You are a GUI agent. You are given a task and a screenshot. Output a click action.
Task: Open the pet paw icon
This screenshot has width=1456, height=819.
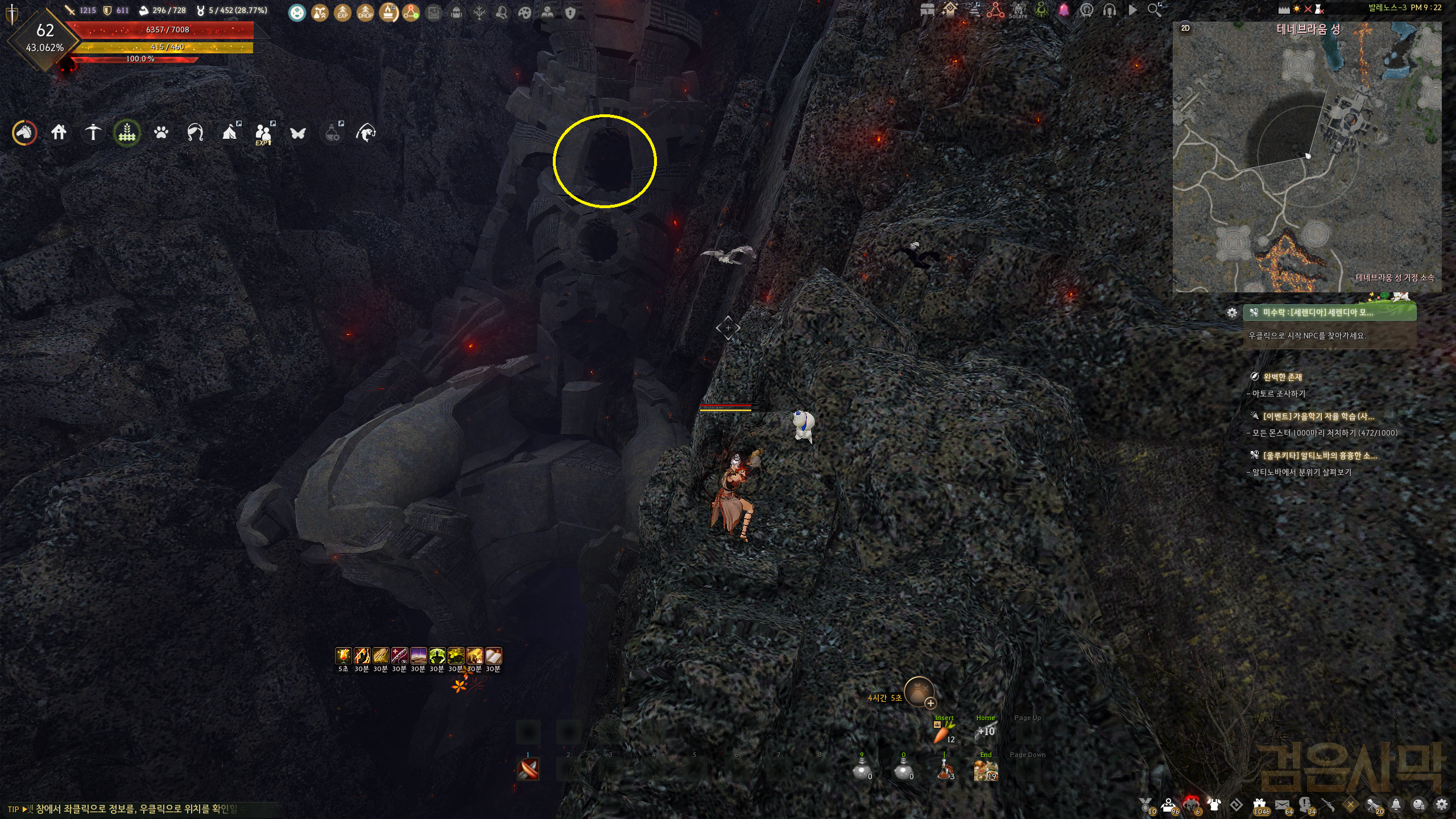pyautogui.click(x=161, y=133)
